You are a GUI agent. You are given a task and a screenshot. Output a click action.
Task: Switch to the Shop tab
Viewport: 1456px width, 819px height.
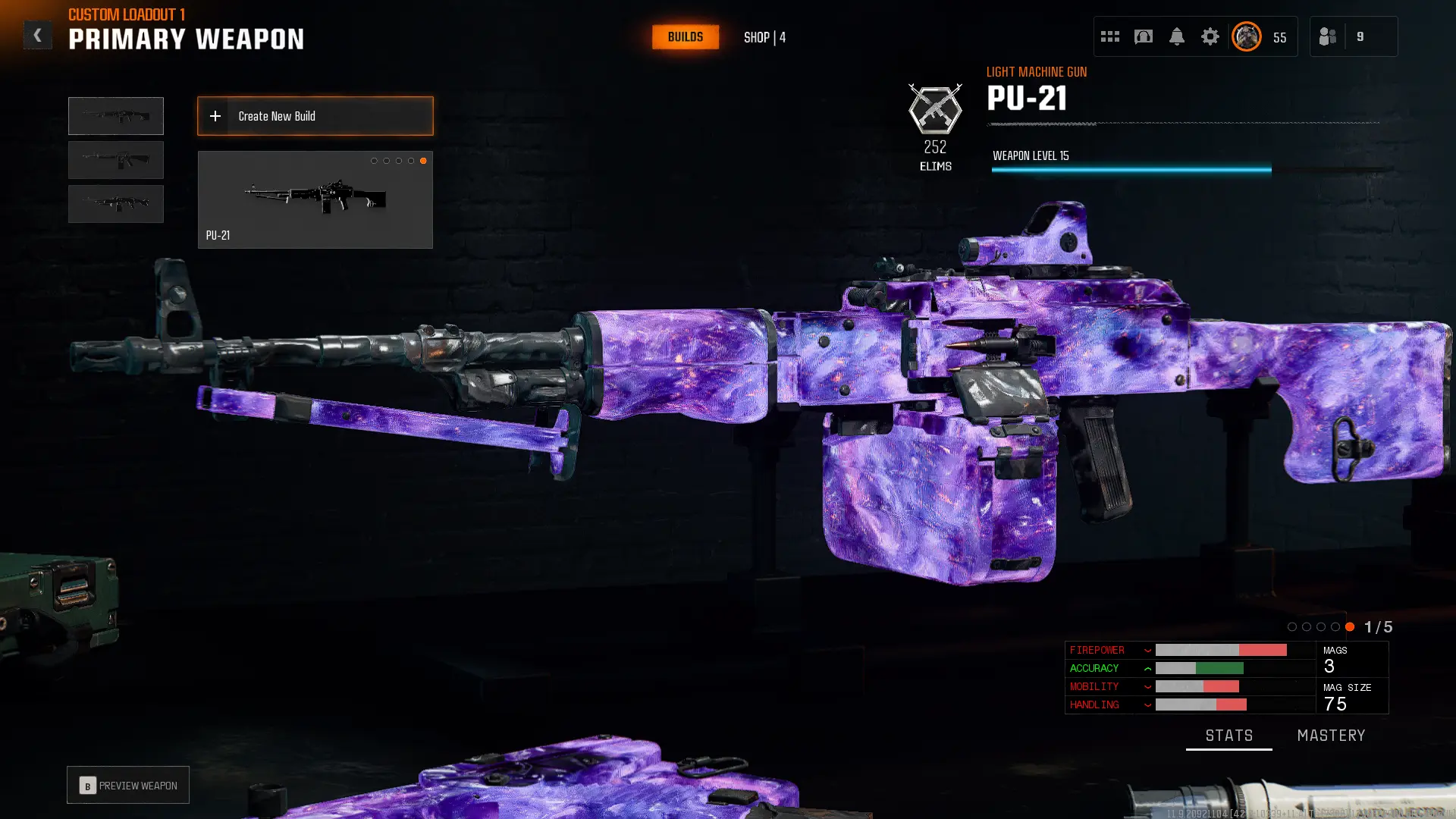(x=763, y=36)
